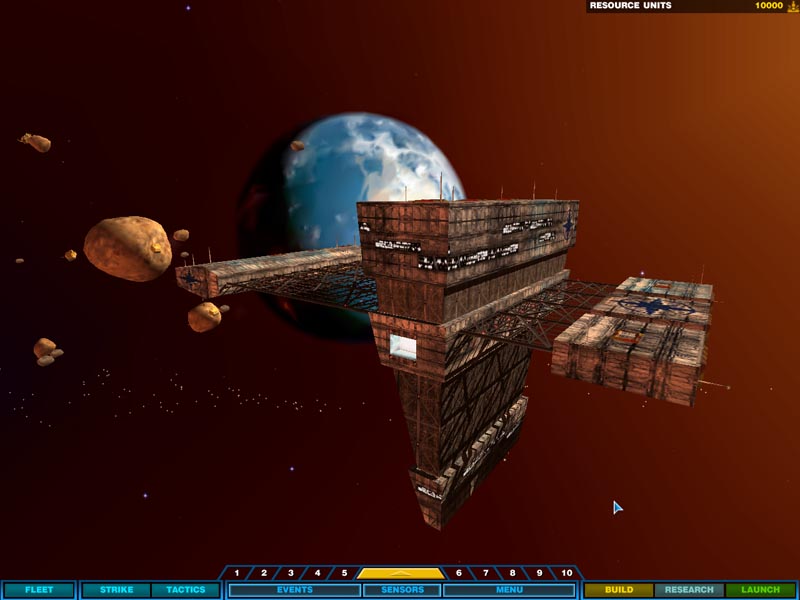
Task: Choose control group 3
Action: (x=291, y=573)
